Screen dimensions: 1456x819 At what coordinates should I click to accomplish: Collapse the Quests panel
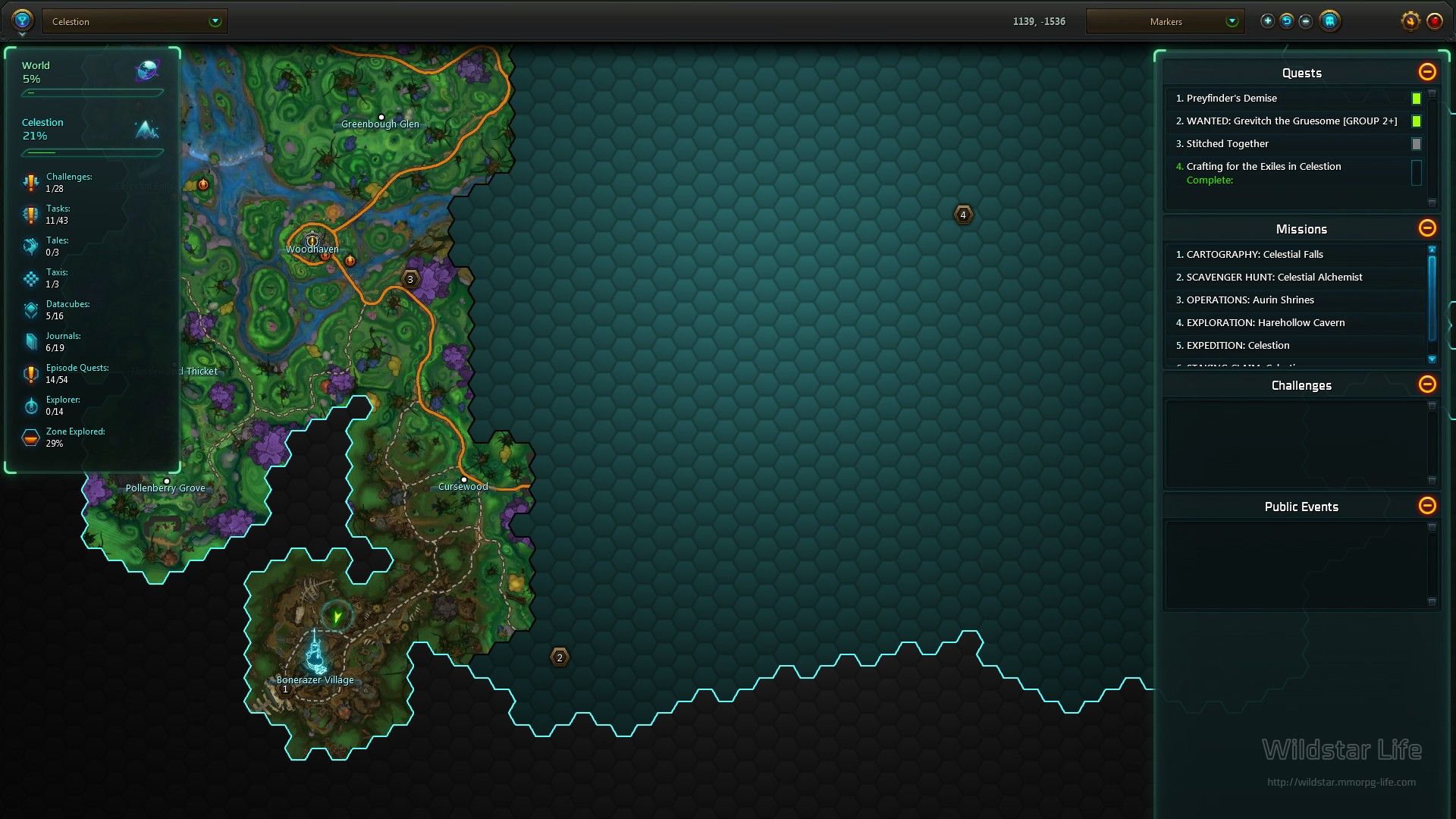pyautogui.click(x=1426, y=72)
